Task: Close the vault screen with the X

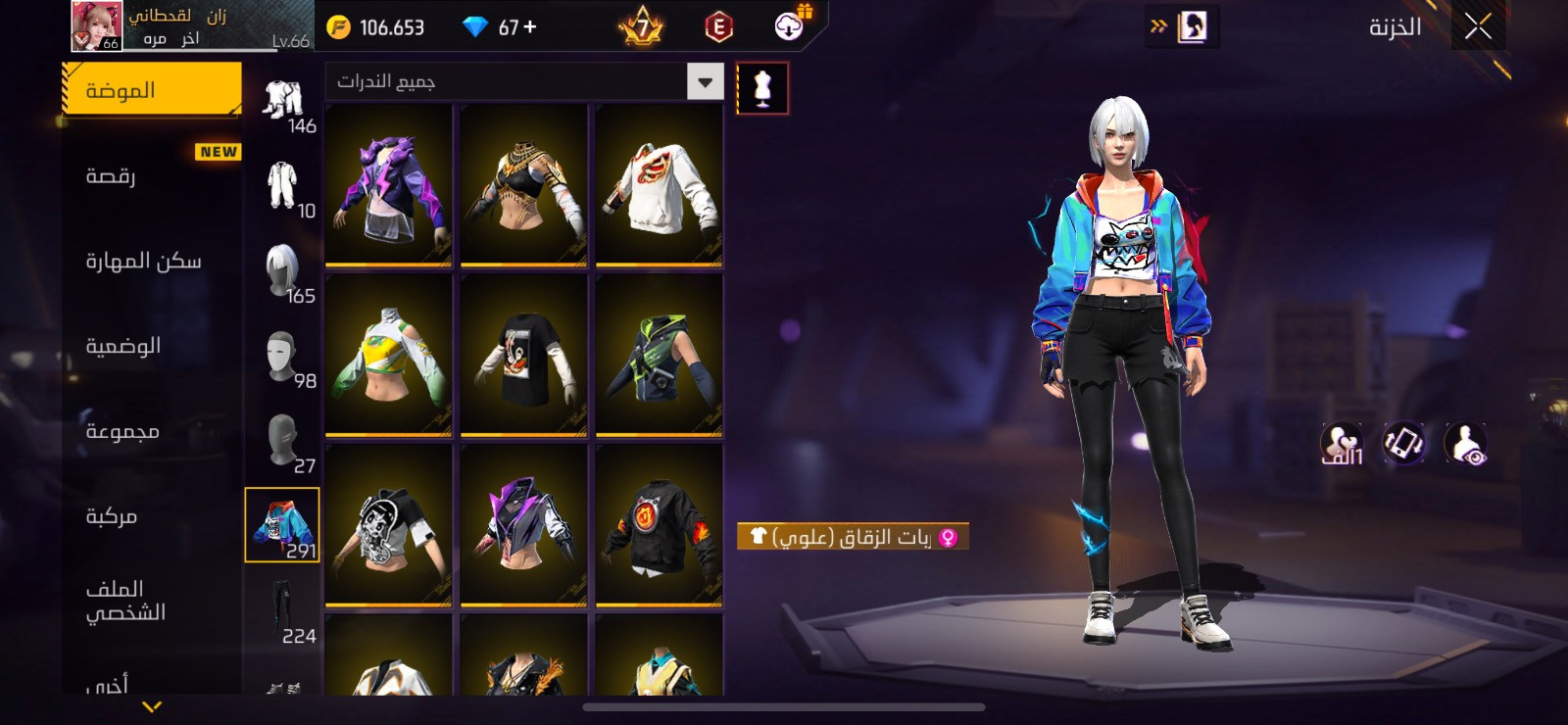Action: 1478,26
